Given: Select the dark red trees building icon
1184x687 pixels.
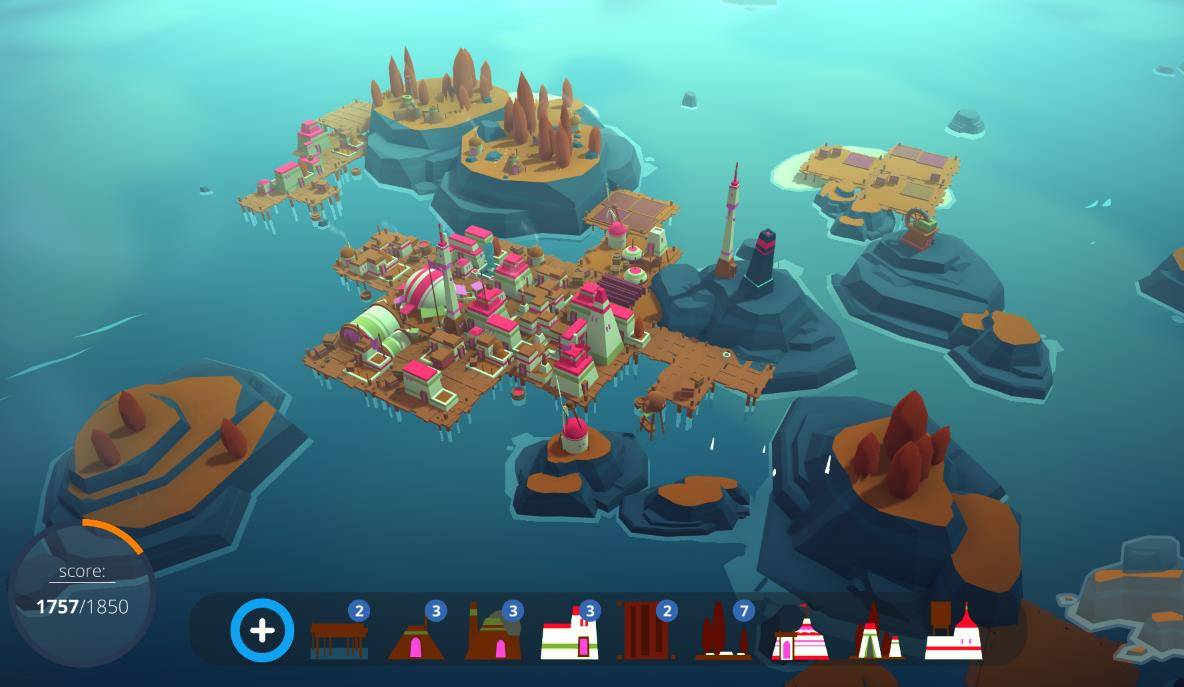Looking at the screenshot, I should [x=722, y=634].
